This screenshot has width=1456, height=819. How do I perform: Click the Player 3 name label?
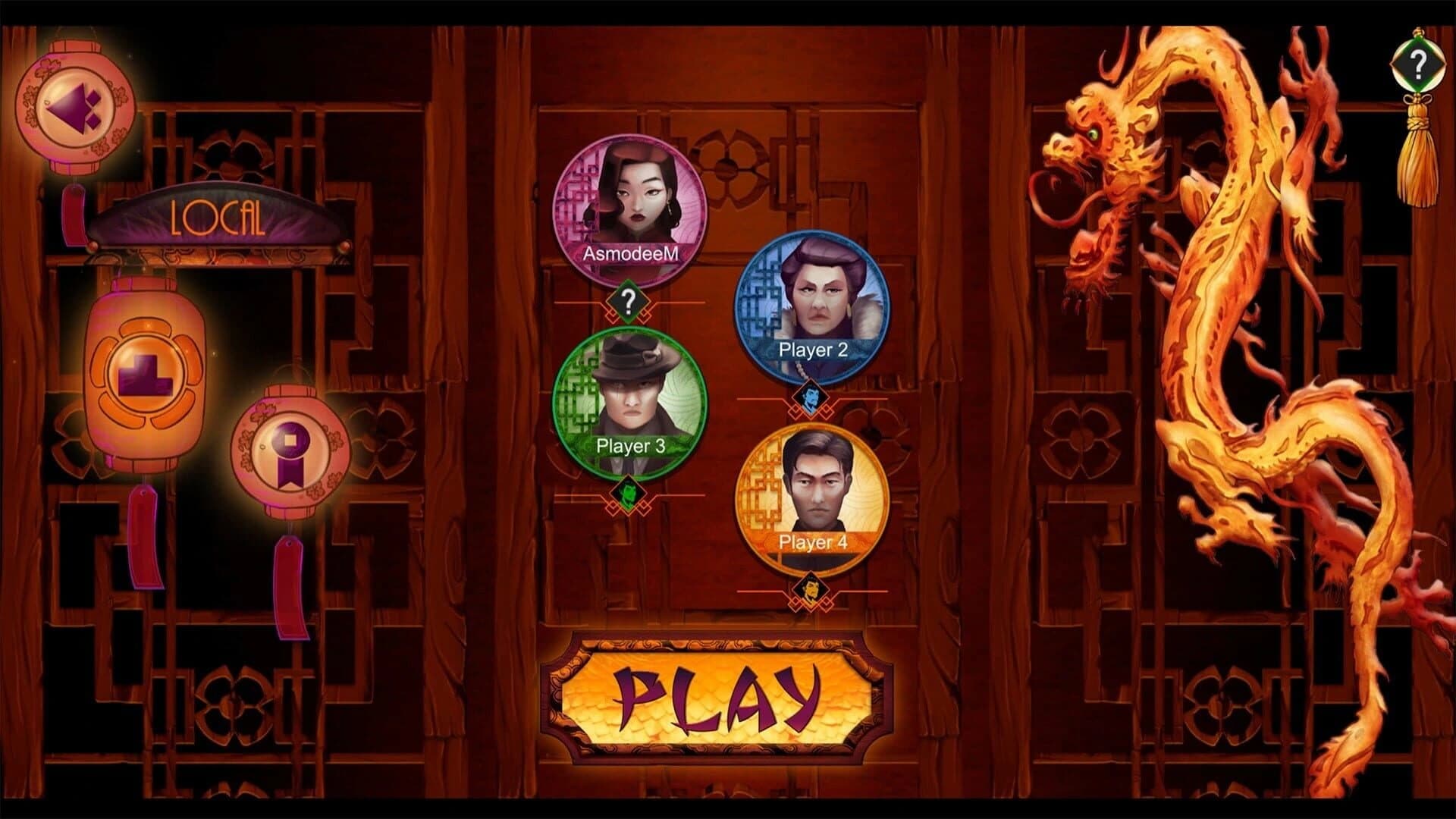[630, 447]
